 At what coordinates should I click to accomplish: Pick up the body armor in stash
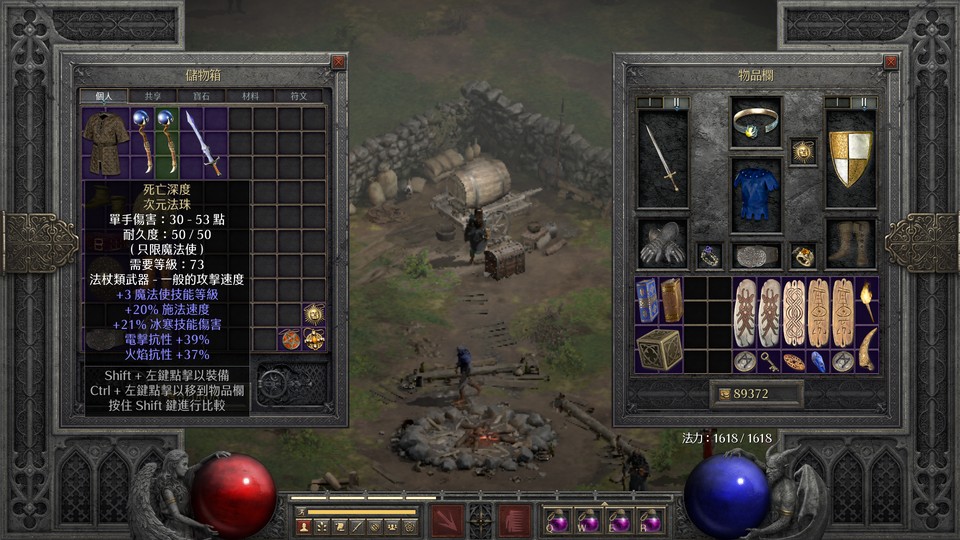[x=105, y=142]
